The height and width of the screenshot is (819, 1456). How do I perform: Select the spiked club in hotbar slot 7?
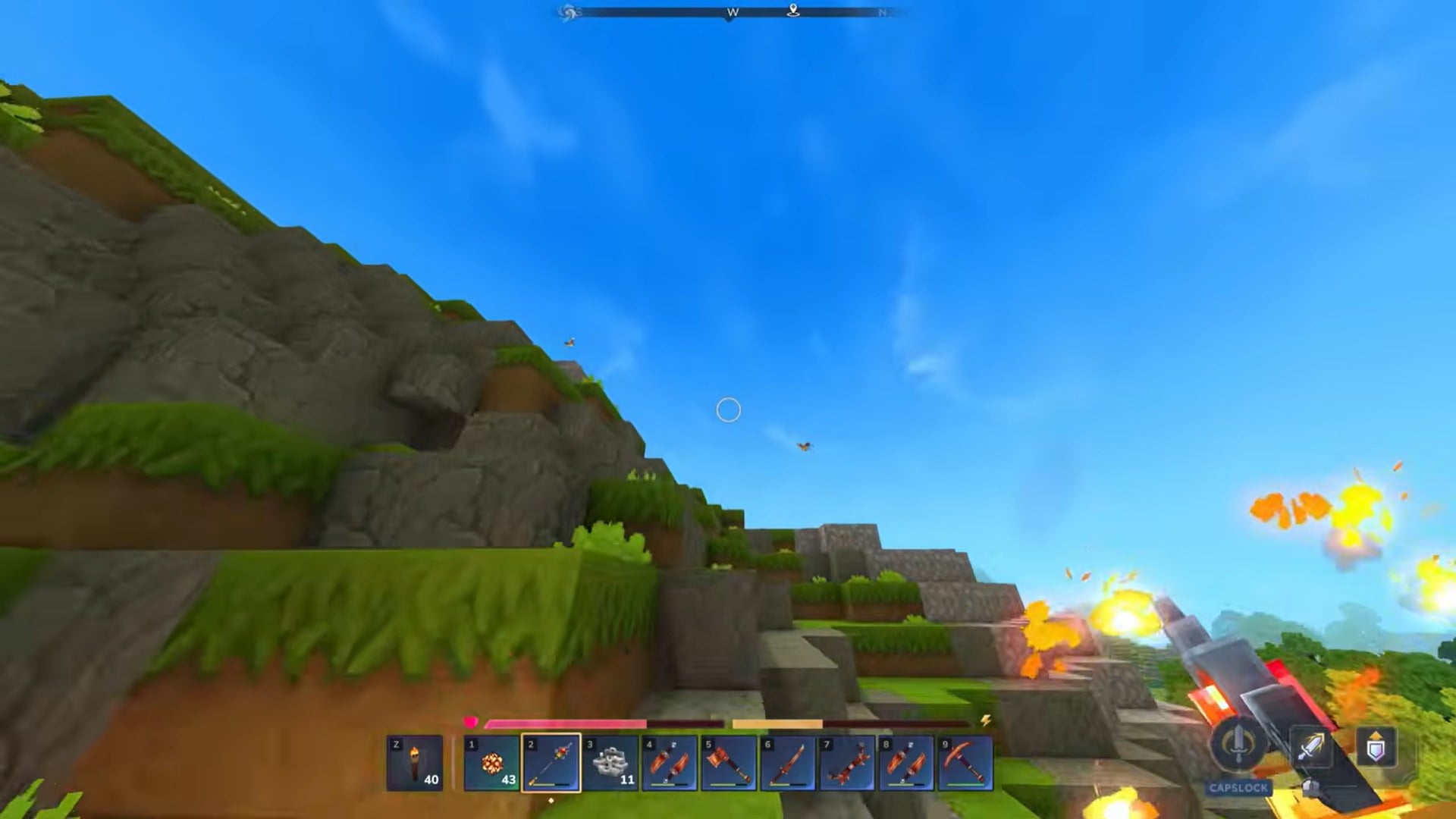pos(847,762)
